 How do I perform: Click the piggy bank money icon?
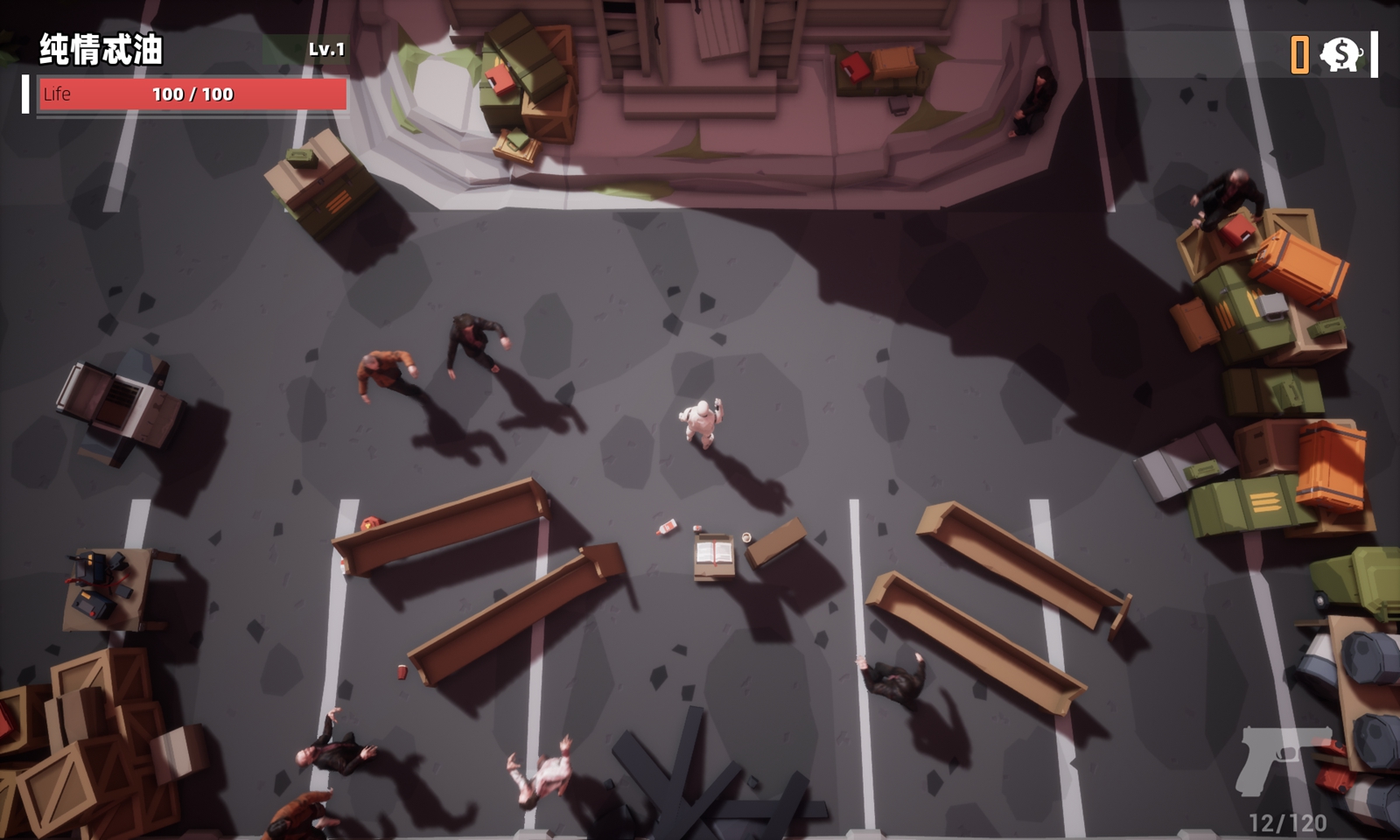click(x=1340, y=54)
